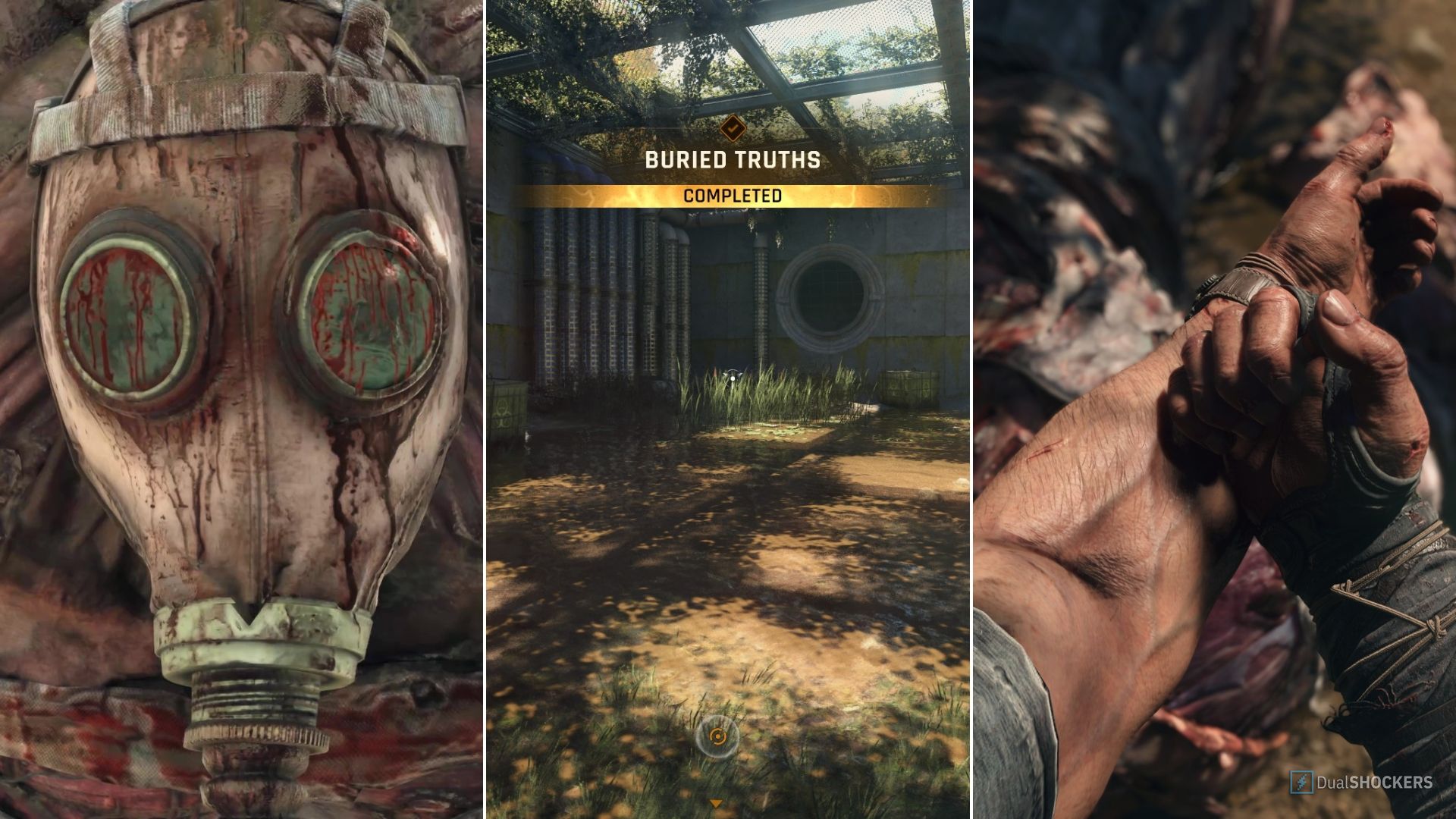
Task: Open the Buried Truths quest title heading
Action: click(x=733, y=160)
